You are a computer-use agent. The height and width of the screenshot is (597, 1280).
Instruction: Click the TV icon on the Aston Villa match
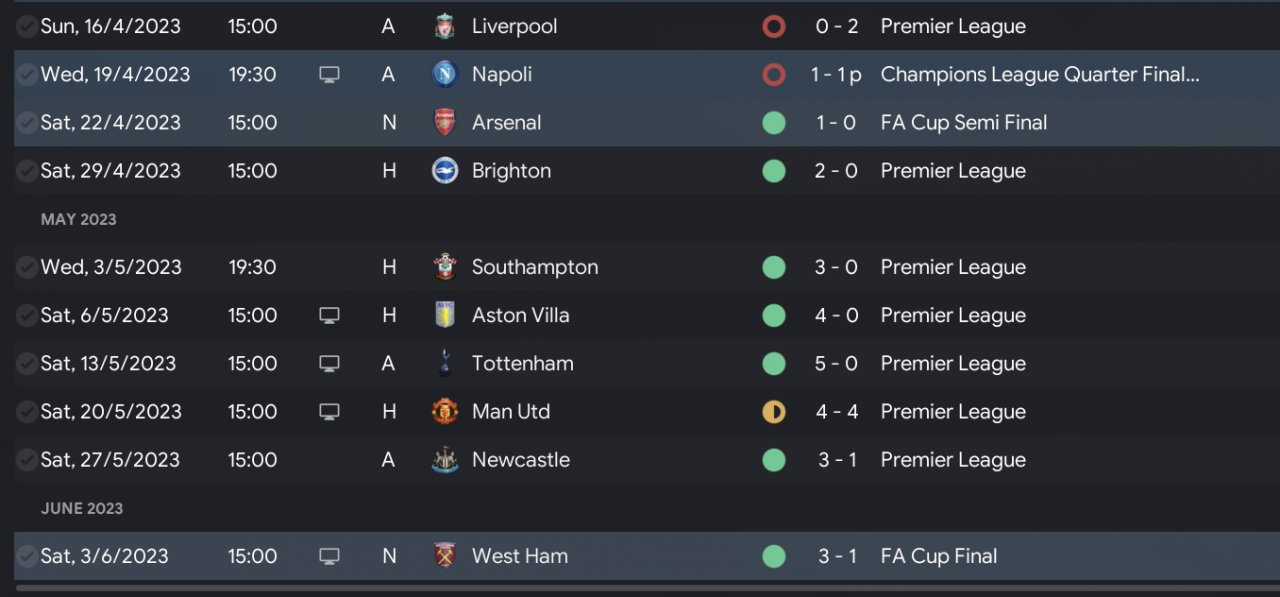[x=329, y=315]
